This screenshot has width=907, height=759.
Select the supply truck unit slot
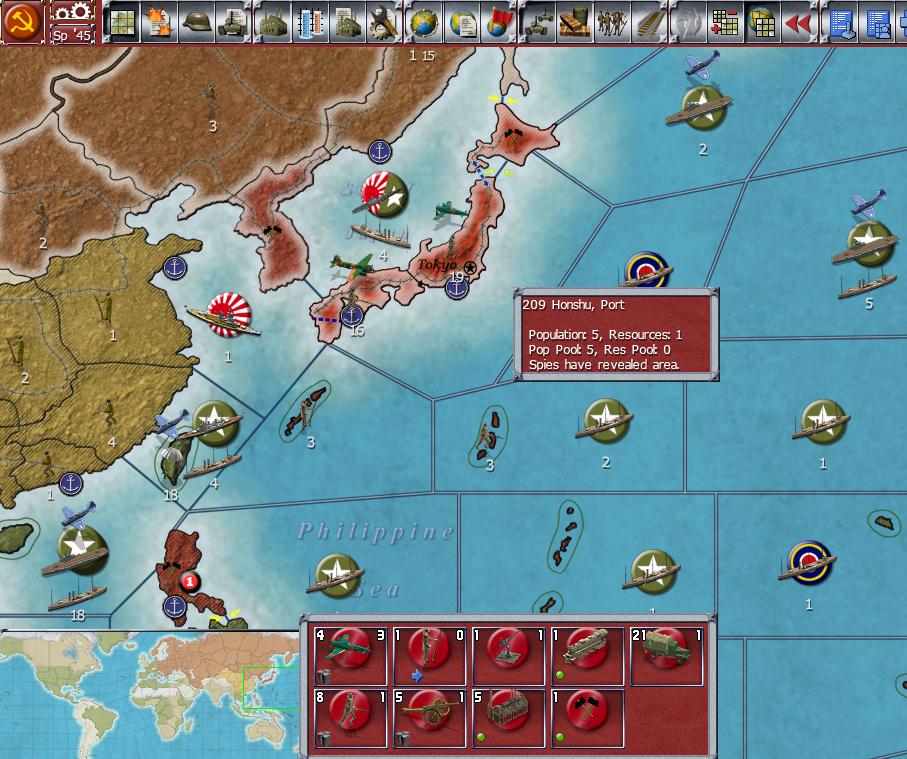[x=667, y=656]
